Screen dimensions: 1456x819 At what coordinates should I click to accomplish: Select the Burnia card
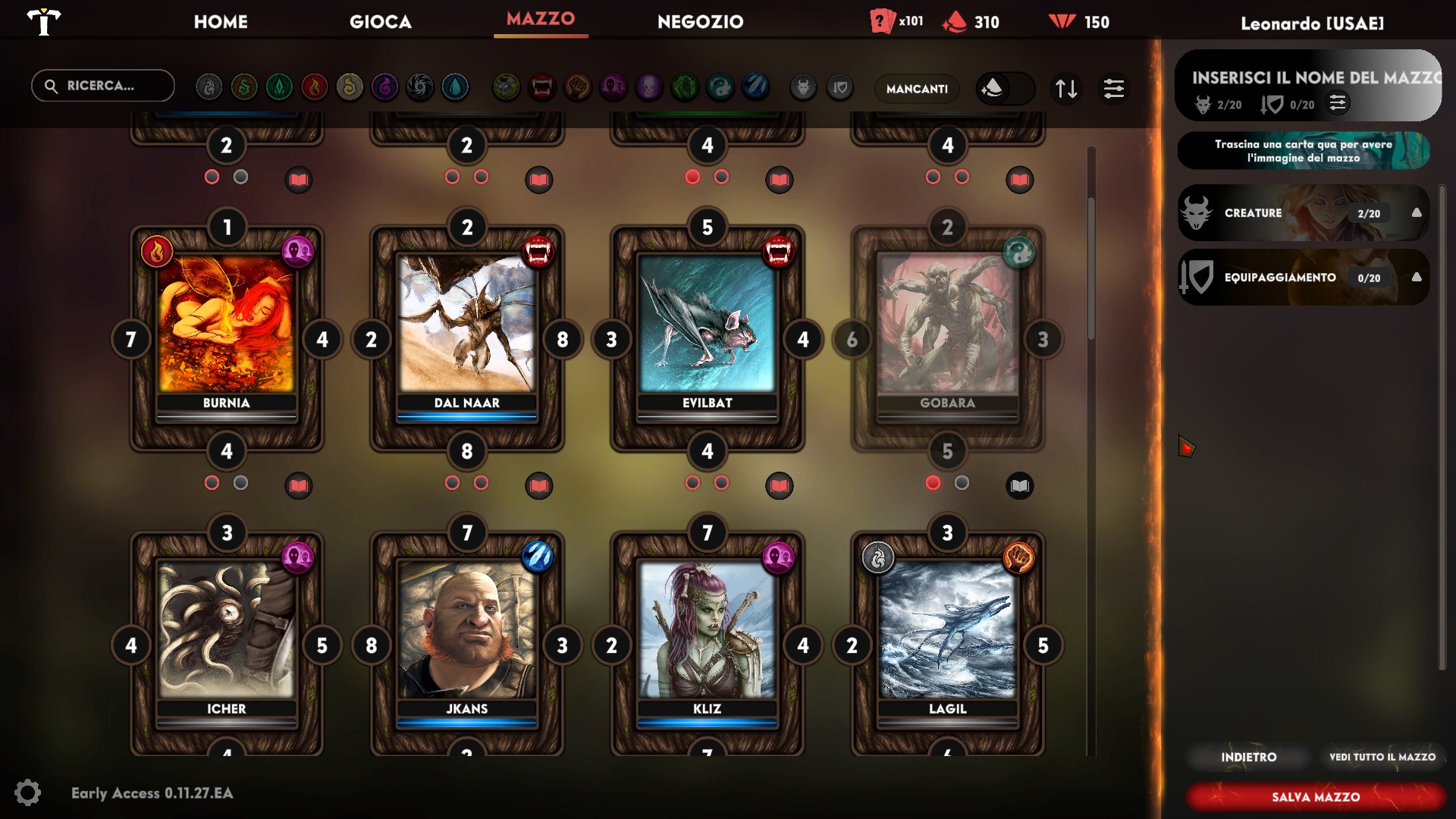[x=226, y=326]
